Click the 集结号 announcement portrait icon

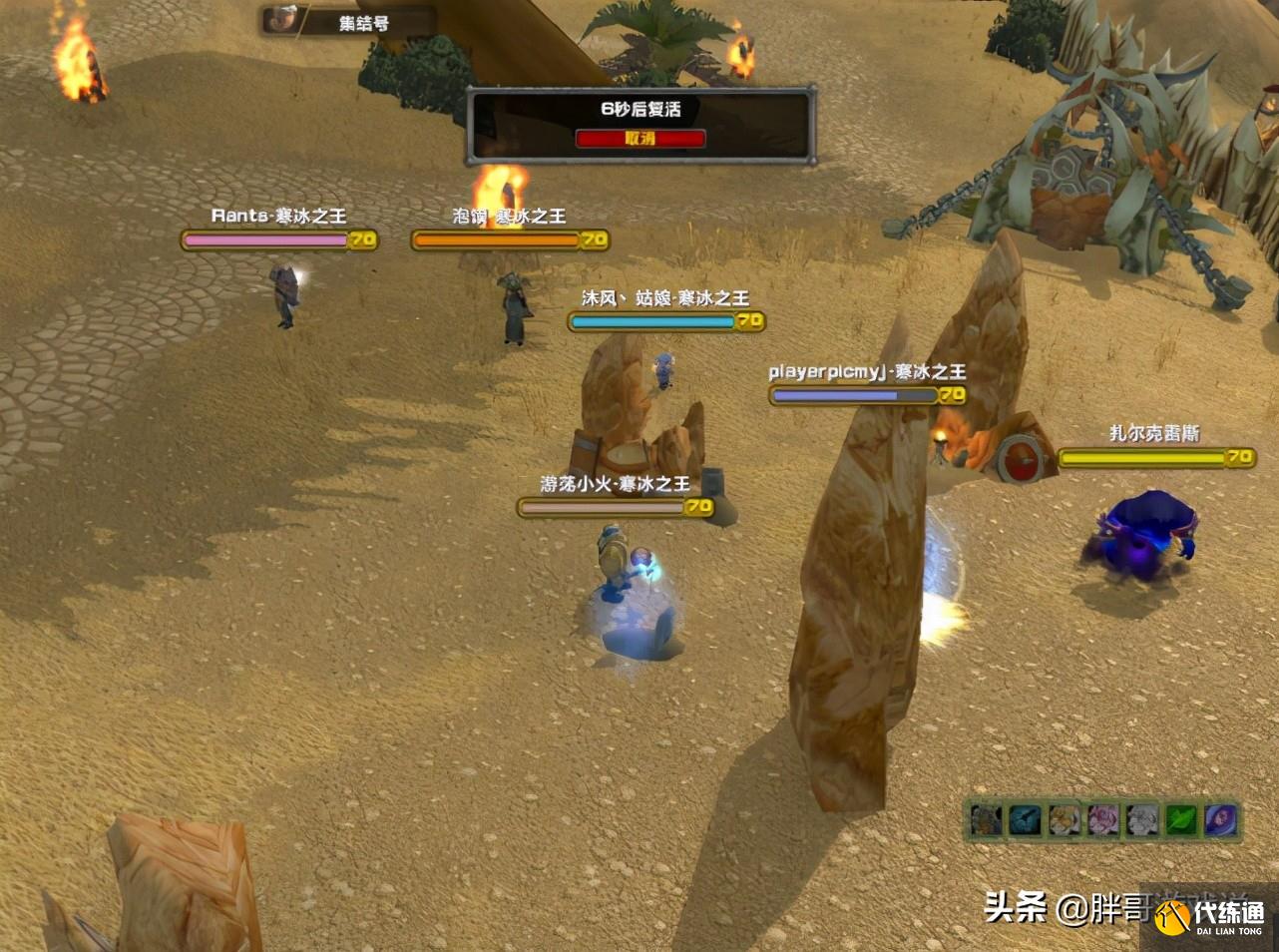pos(280,20)
